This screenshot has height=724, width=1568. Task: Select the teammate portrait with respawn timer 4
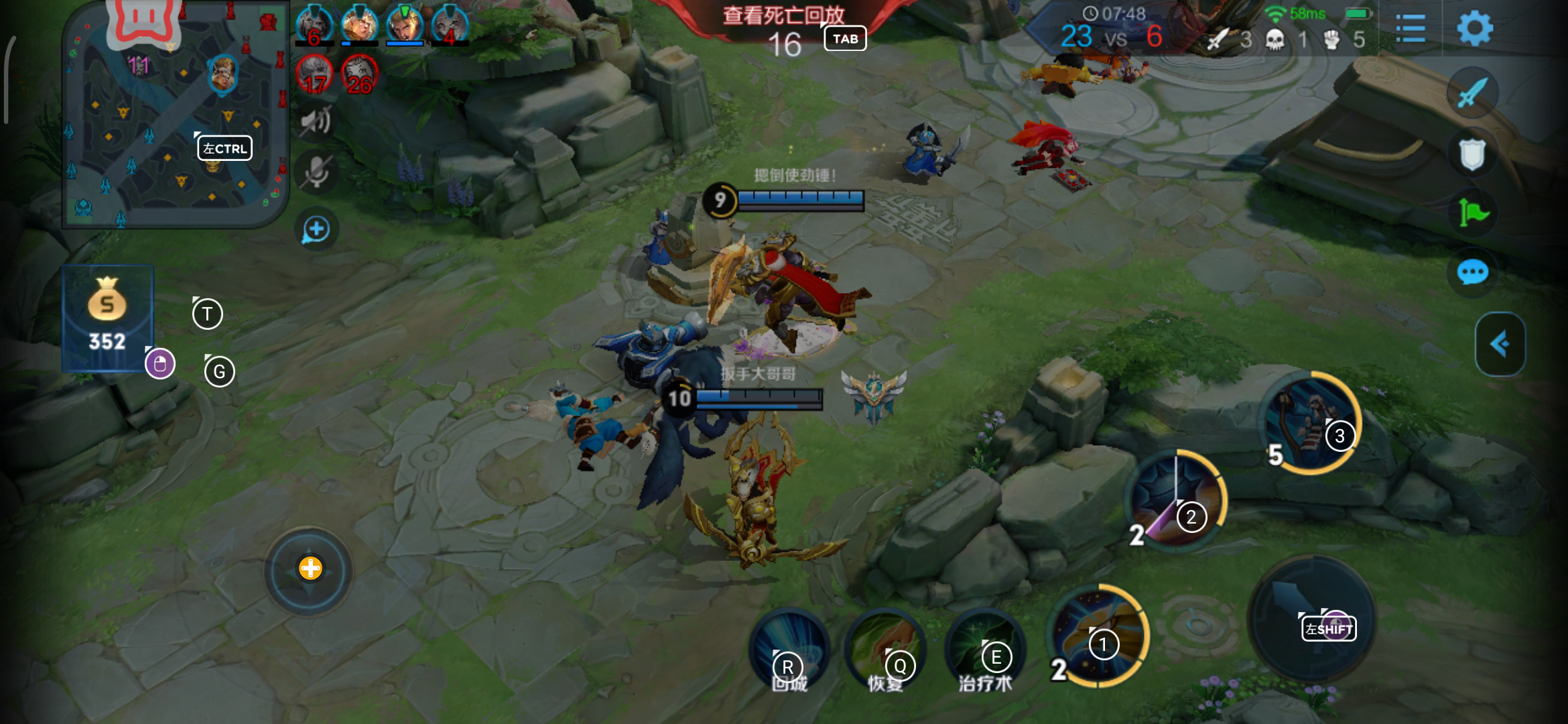pos(450,25)
